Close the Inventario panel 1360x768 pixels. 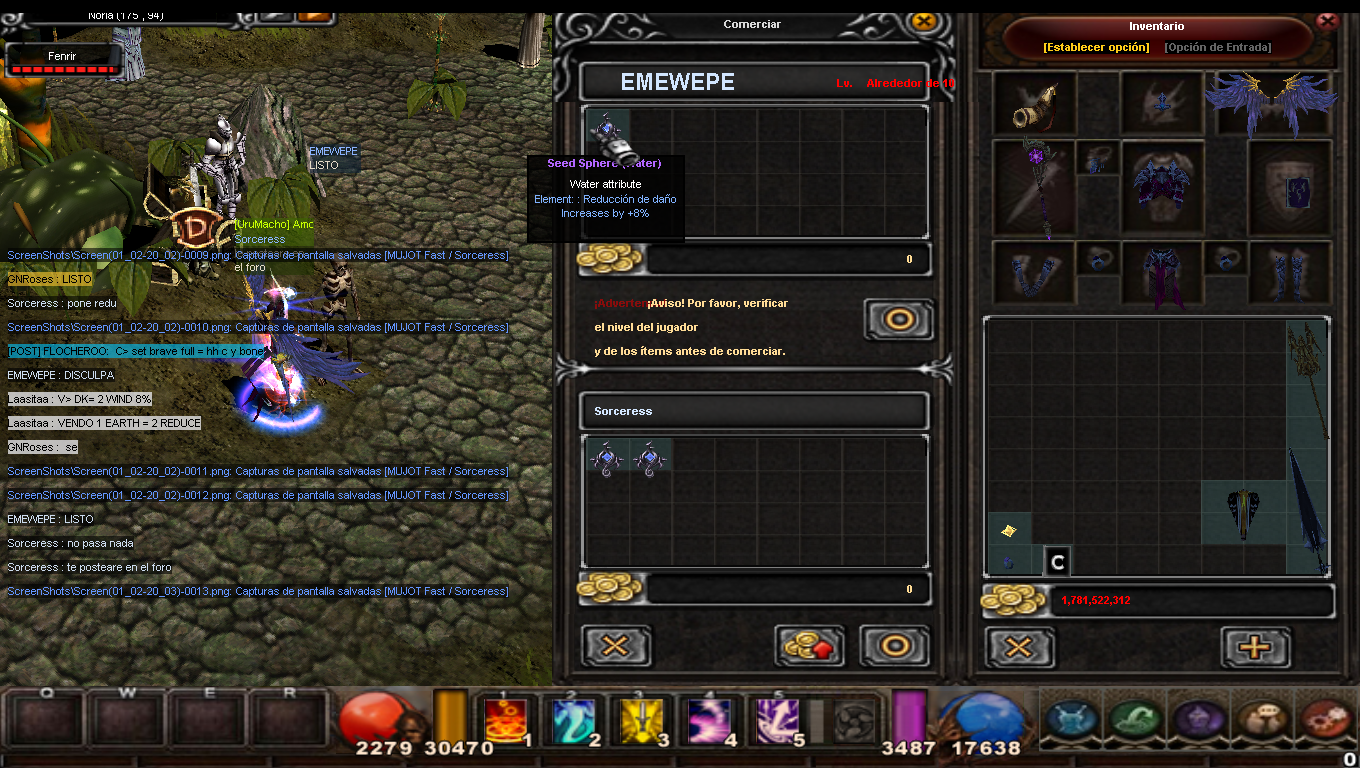click(1327, 20)
